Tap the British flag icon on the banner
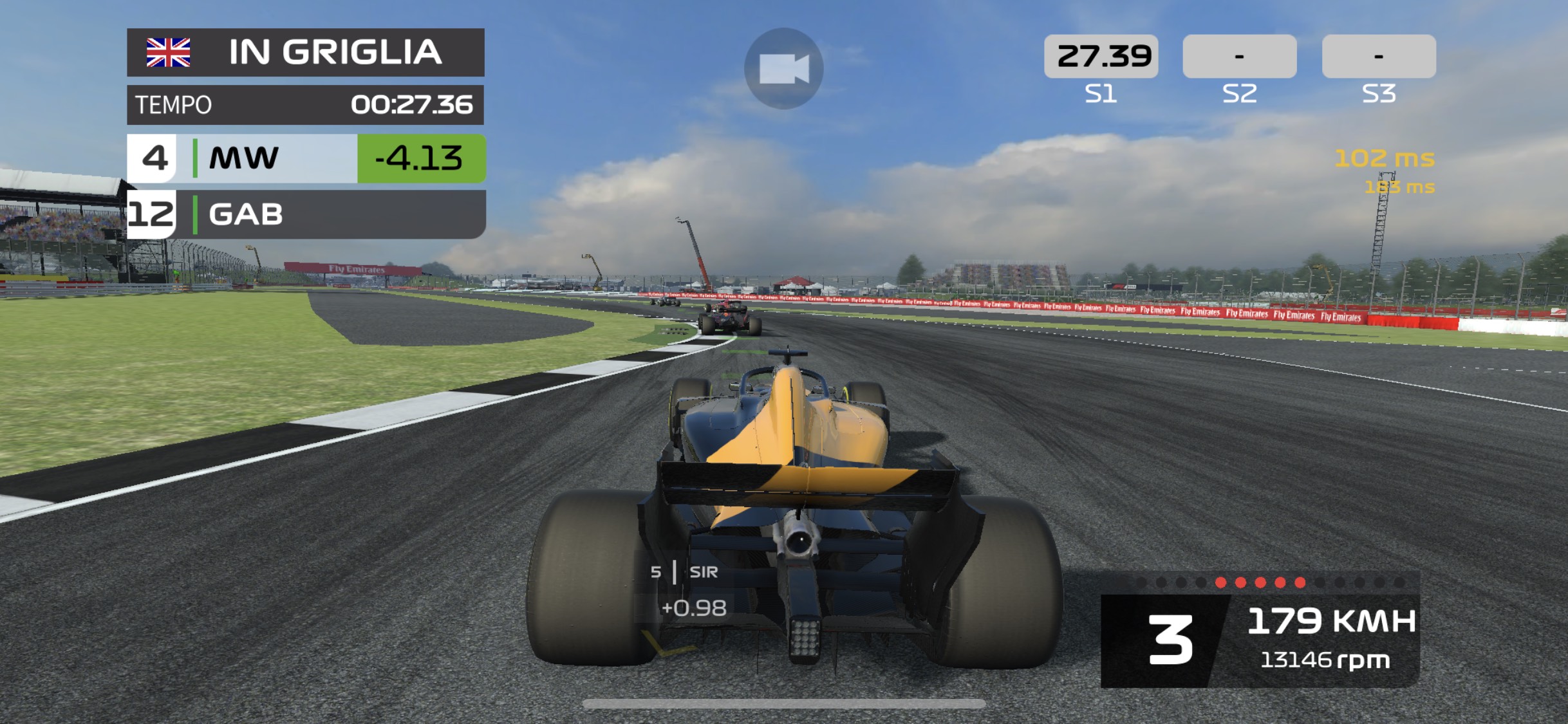This screenshot has width=1568, height=724. pos(169,53)
